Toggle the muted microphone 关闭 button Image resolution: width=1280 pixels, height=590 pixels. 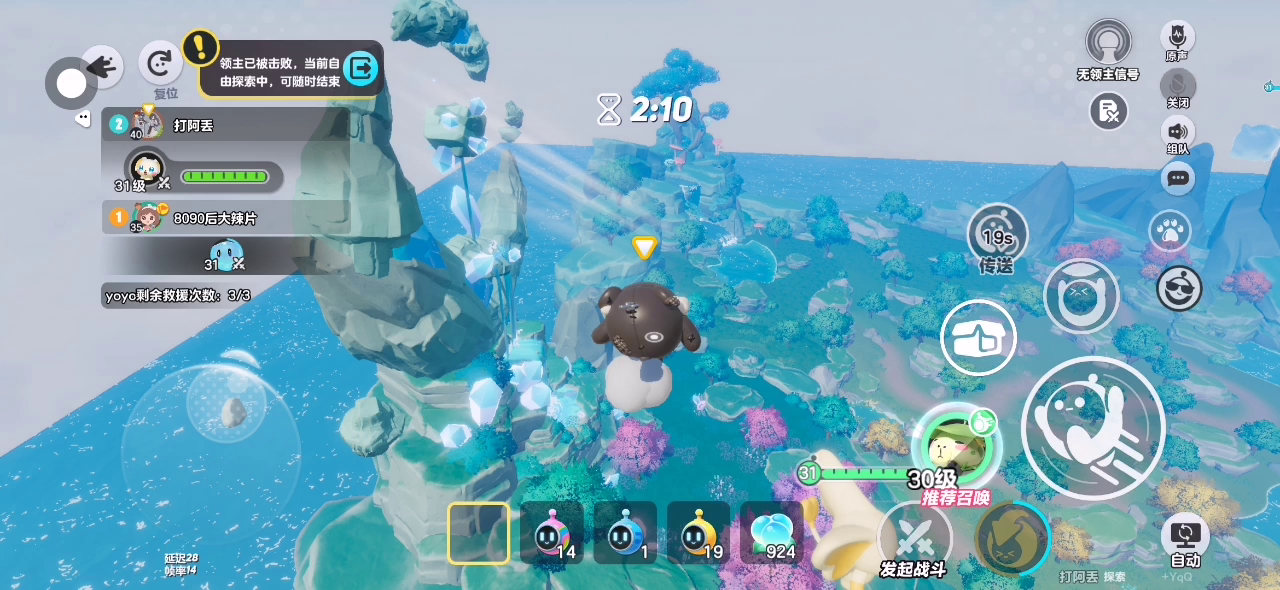(1177, 85)
